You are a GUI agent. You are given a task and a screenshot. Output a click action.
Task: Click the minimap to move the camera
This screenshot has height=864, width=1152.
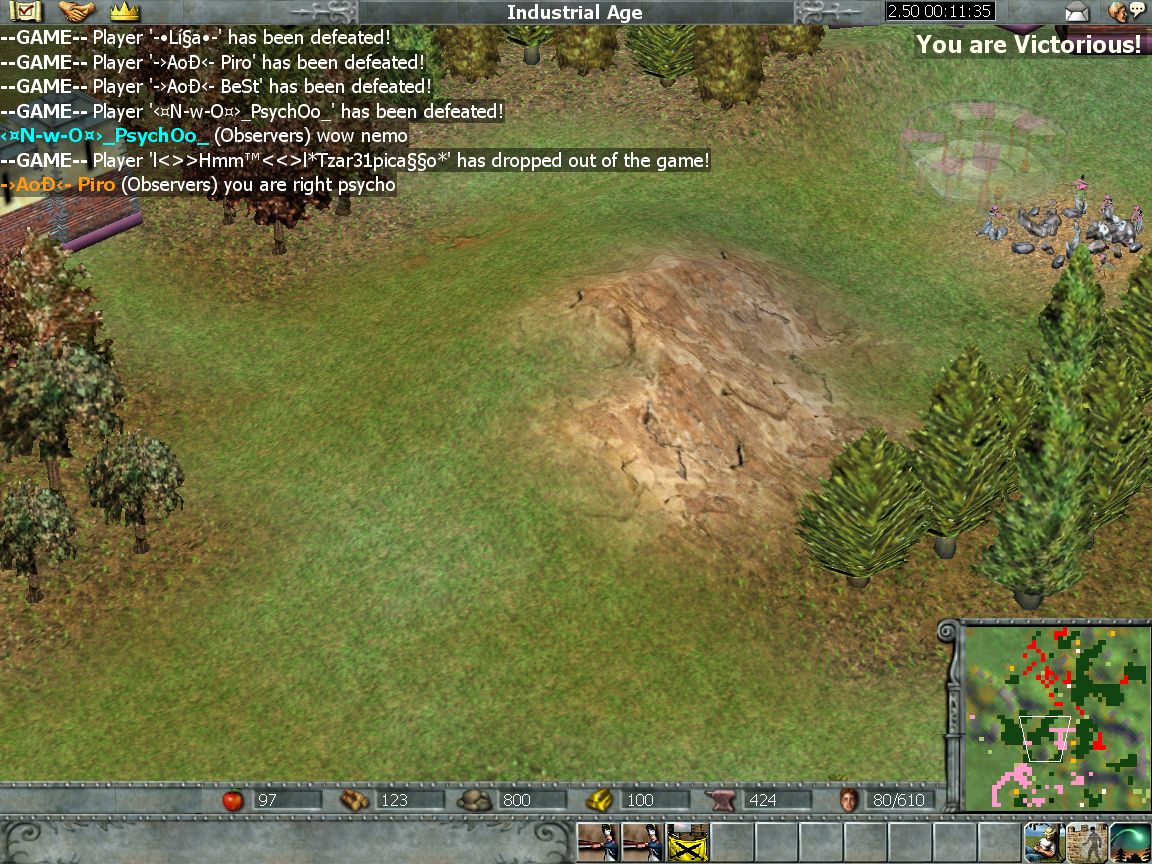[x=1054, y=715]
